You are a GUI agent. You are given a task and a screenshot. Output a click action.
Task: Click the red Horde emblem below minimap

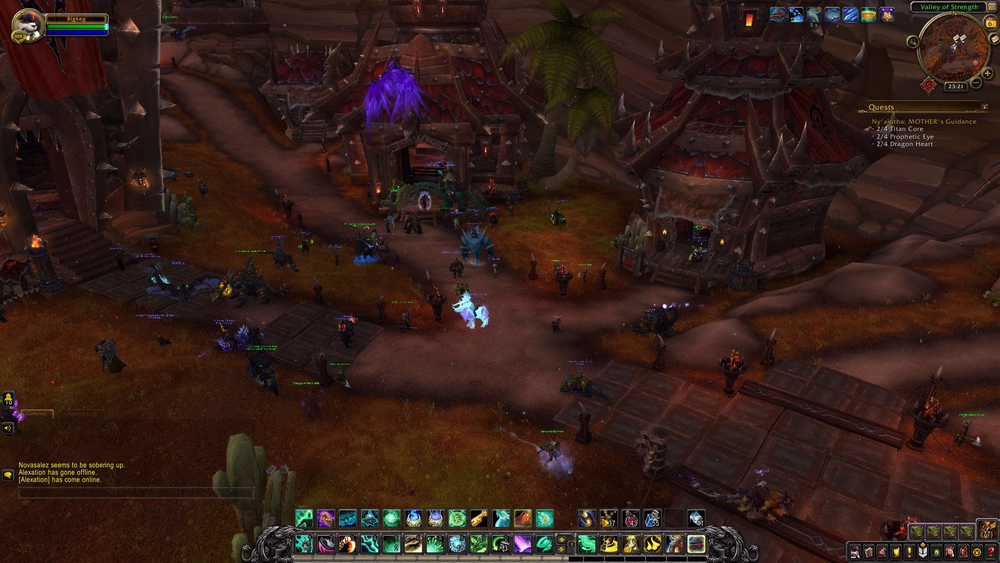tap(928, 85)
